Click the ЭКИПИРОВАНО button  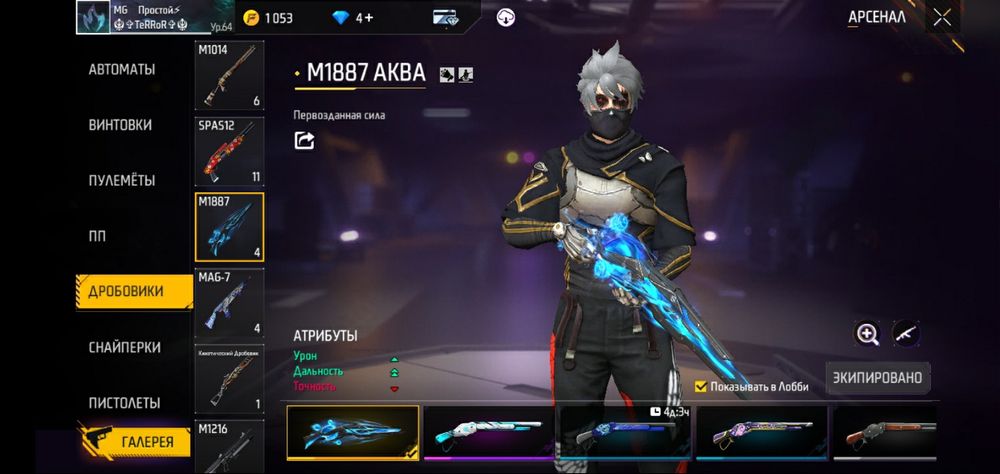878,378
